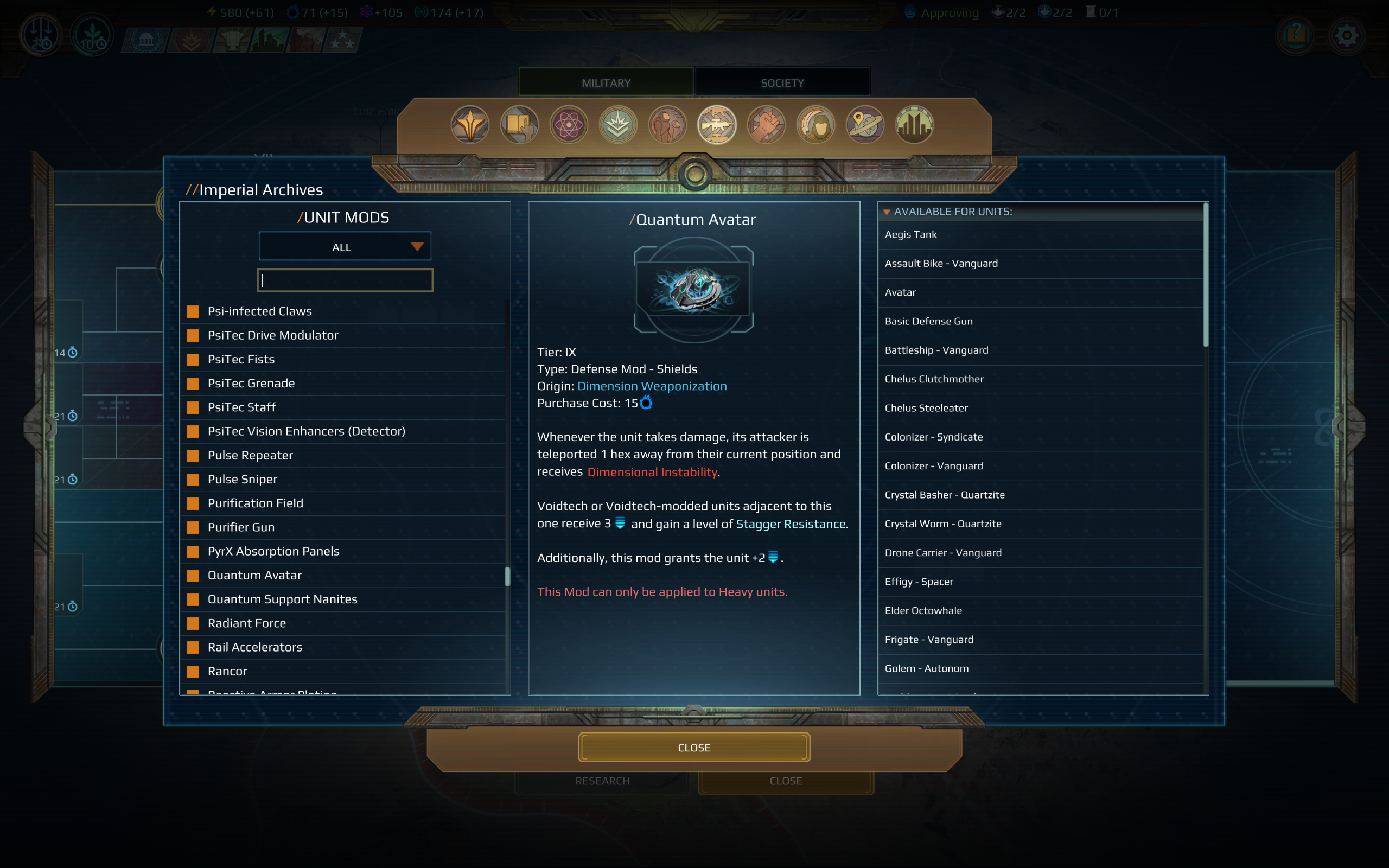Select the chevron doctrines category icon
Screen dimensions: 1389x868
618,125
